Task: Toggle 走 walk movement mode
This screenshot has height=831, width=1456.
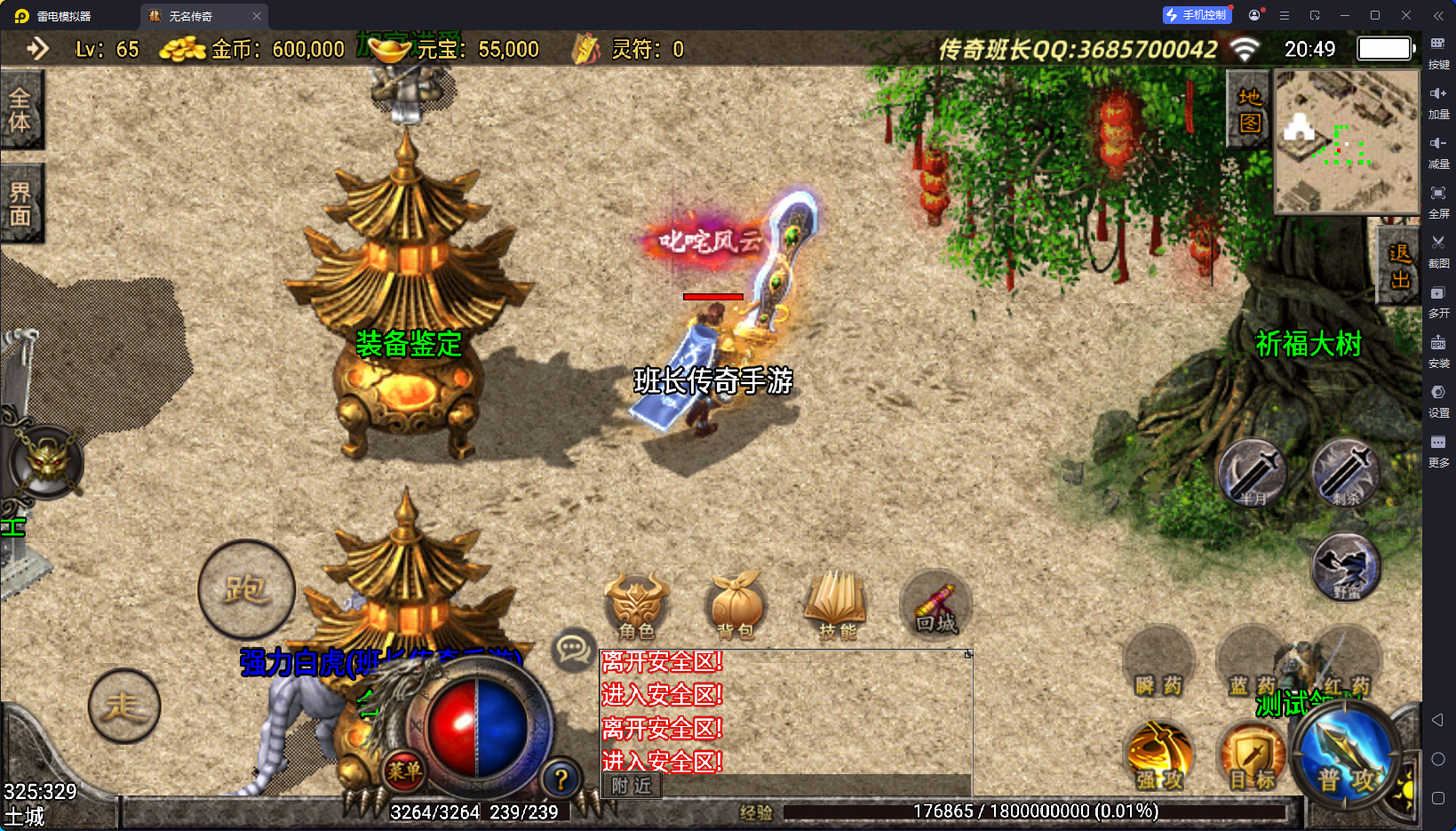Action: [124, 707]
